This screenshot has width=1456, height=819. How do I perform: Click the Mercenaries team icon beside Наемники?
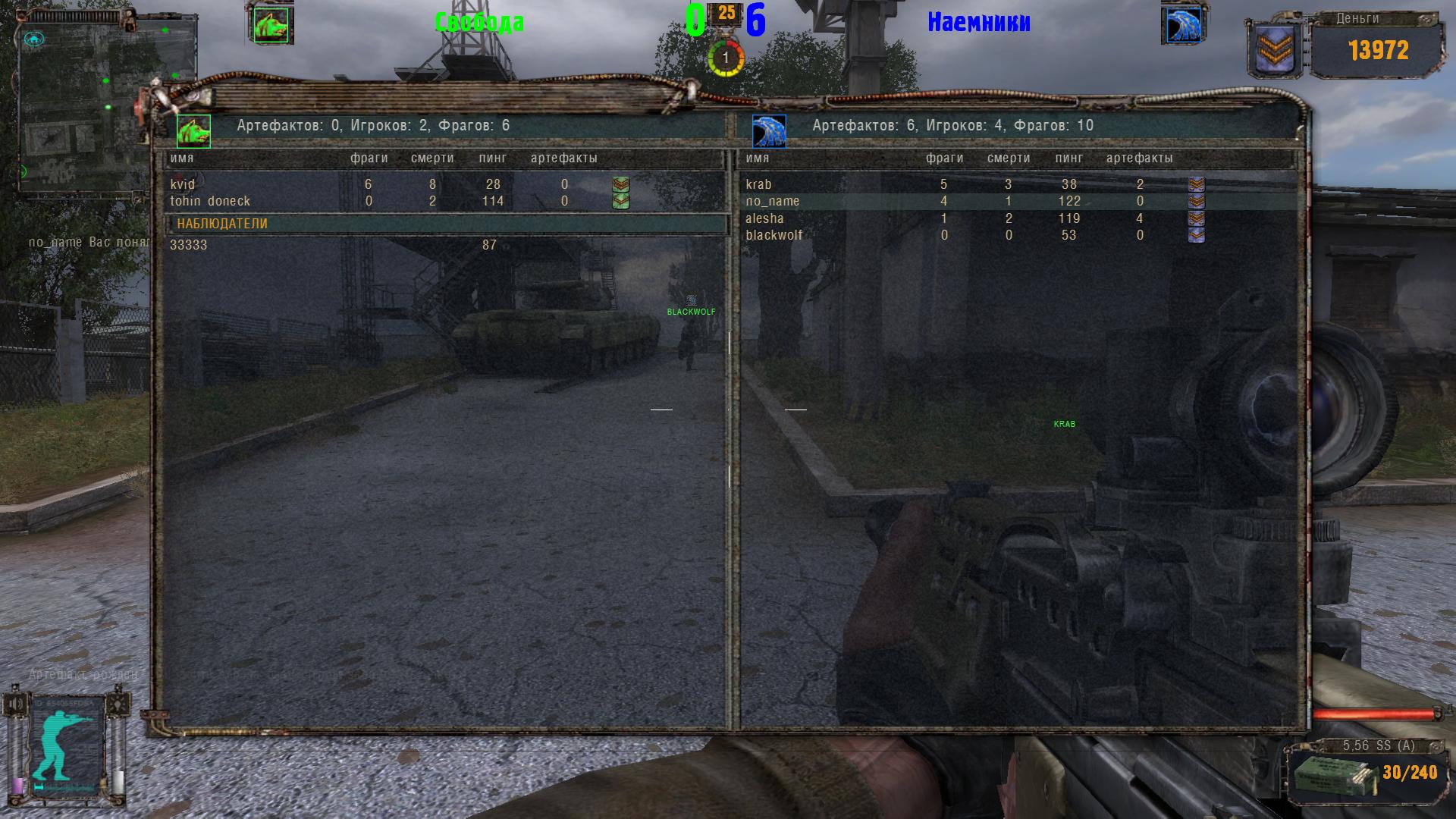[1181, 25]
